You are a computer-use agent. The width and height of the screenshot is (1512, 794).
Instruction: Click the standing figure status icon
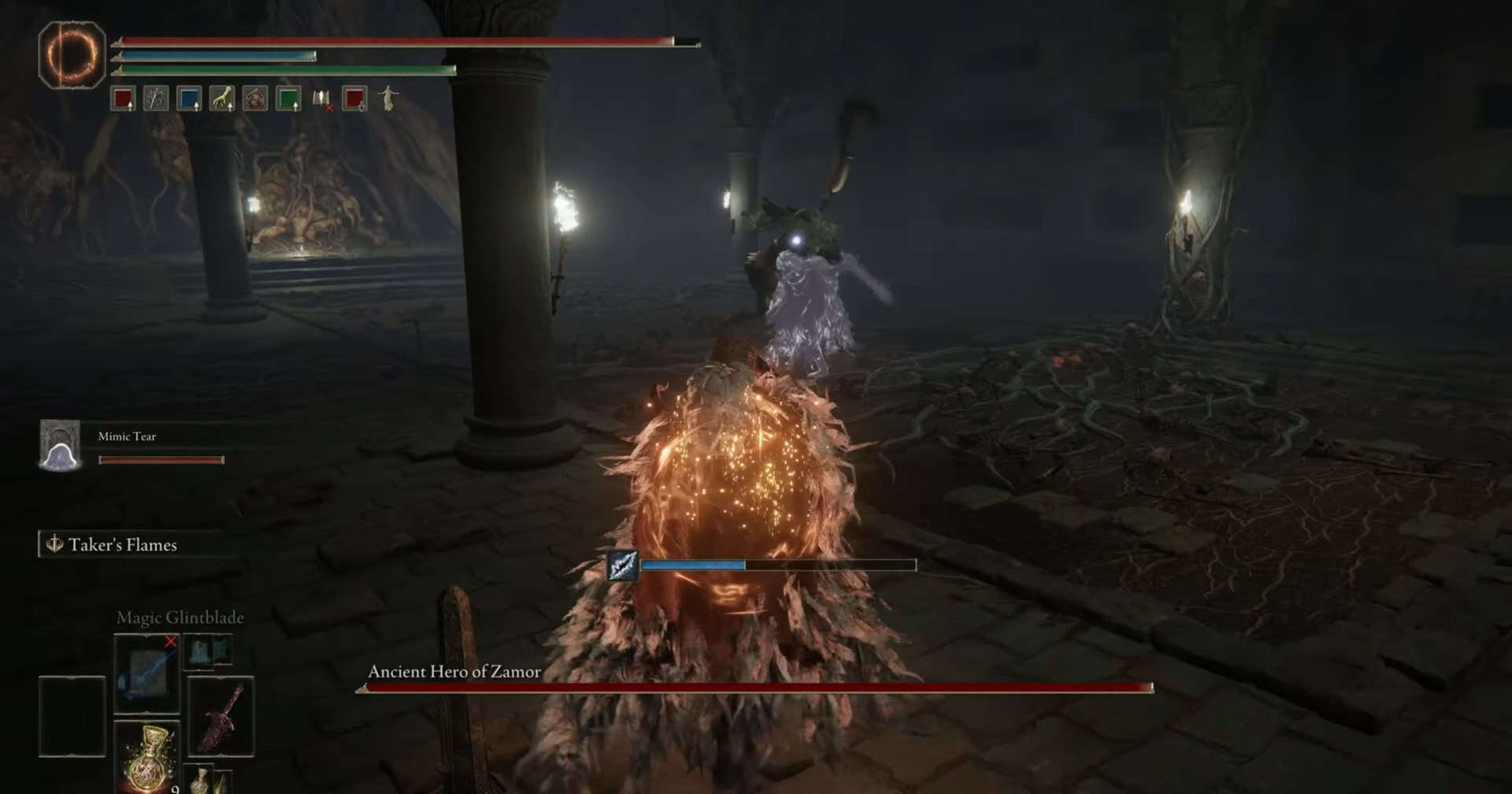pyautogui.click(x=388, y=98)
